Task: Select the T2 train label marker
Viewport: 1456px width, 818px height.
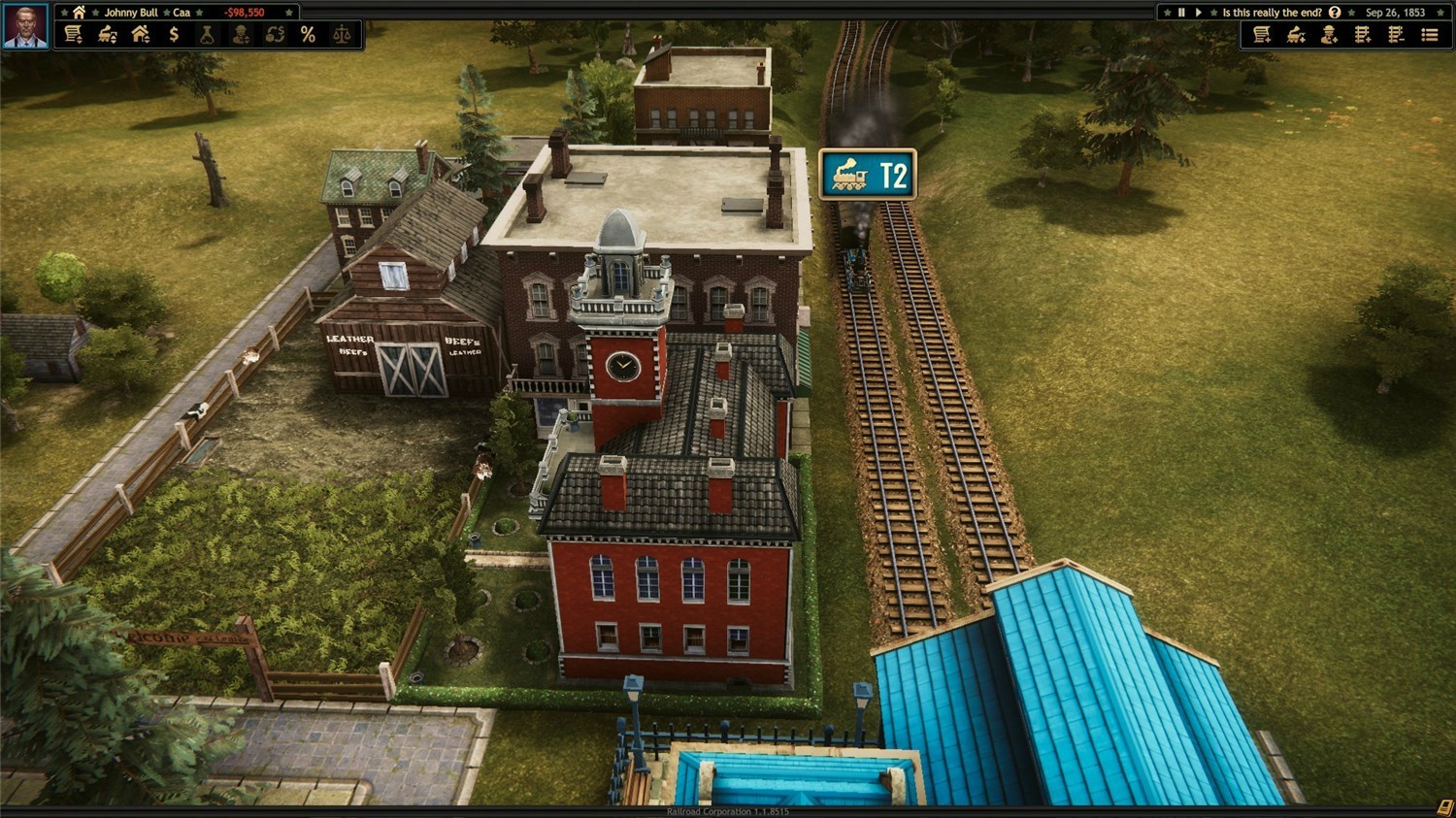Action: click(867, 173)
